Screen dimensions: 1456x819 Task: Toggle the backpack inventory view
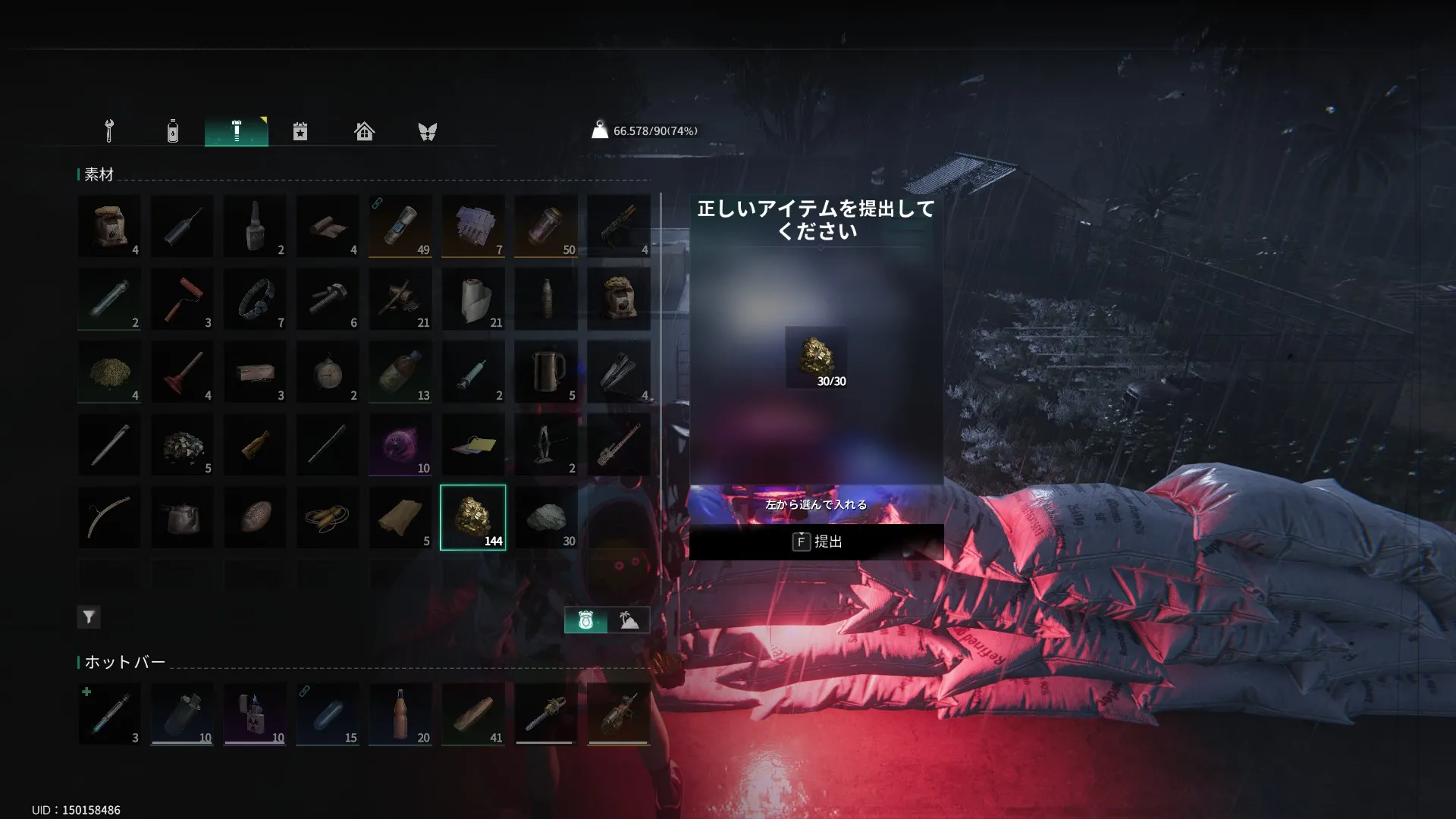click(585, 620)
